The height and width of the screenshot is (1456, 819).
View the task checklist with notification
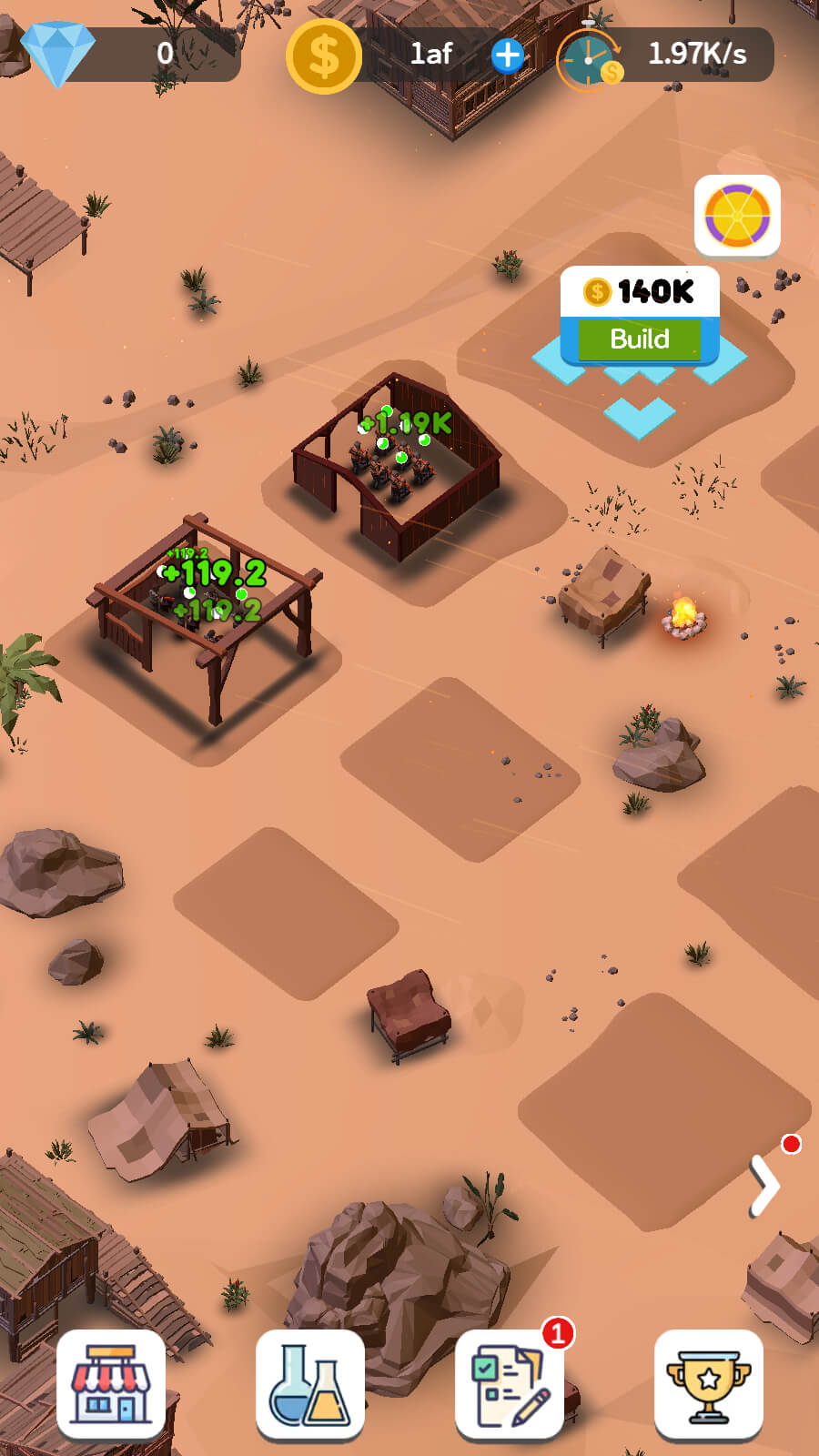(x=510, y=1384)
